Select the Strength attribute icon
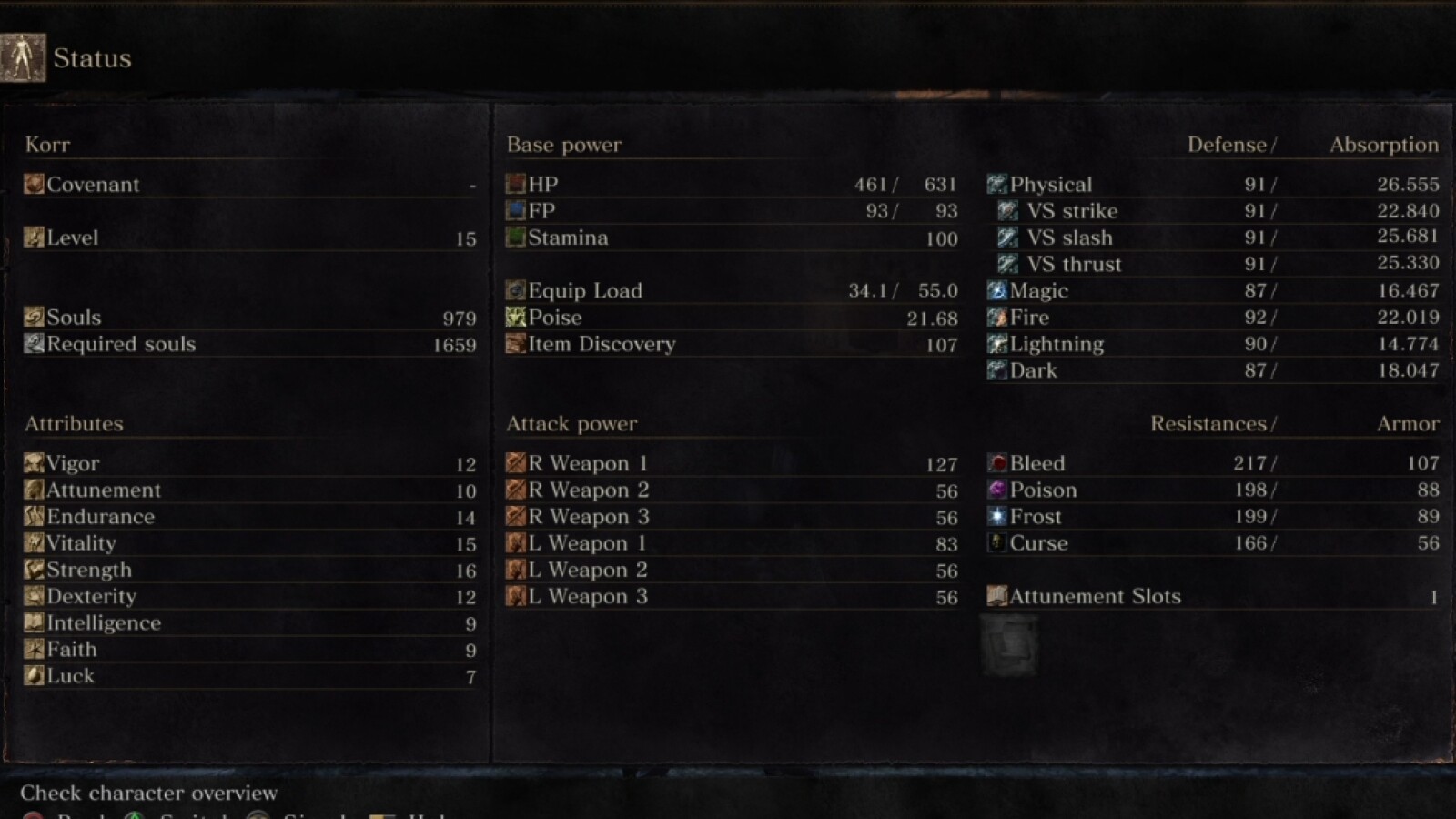1456x819 pixels. [x=34, y=570]
